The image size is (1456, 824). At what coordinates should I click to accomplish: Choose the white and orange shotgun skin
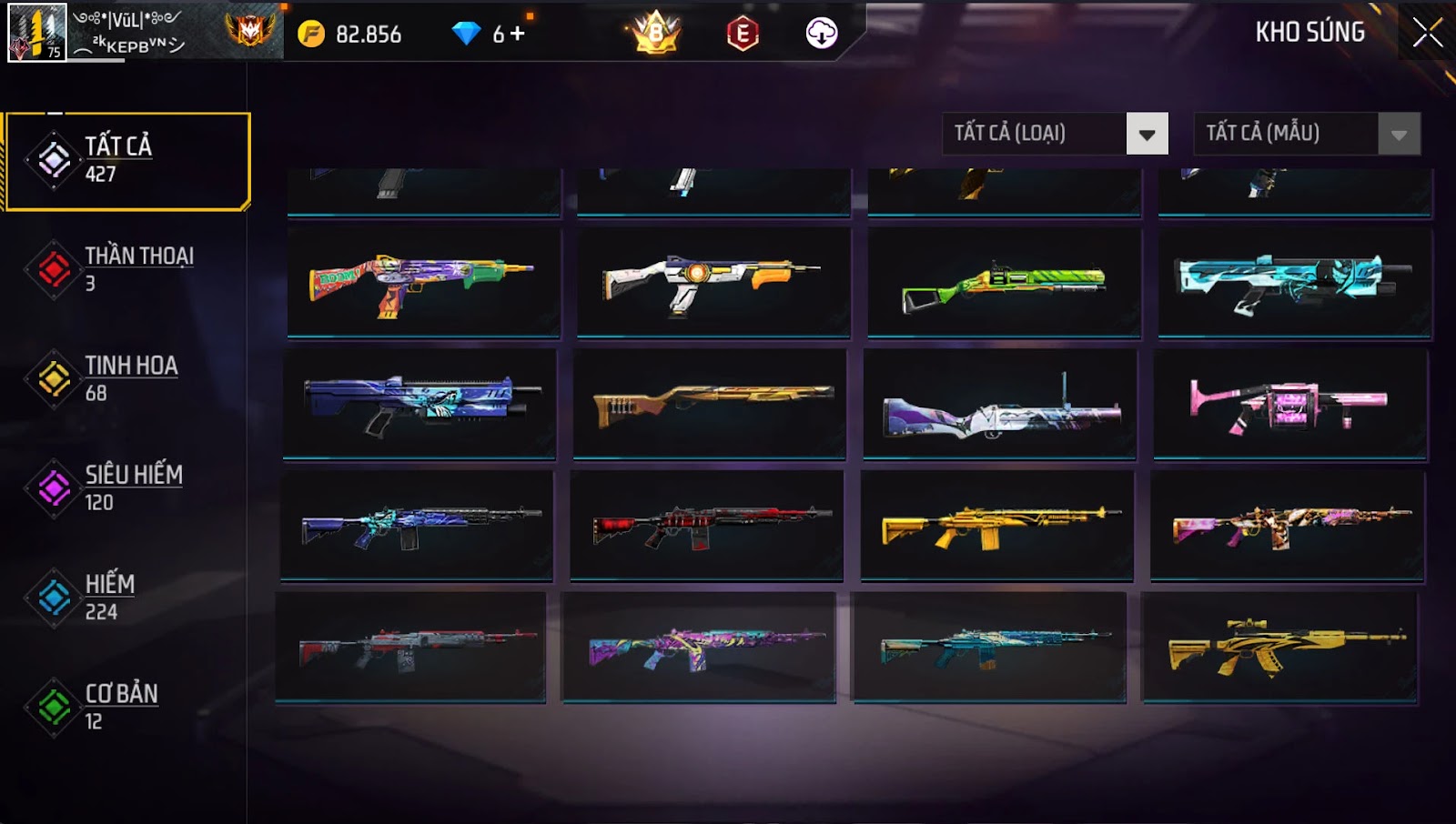click(x=713, y=282)
